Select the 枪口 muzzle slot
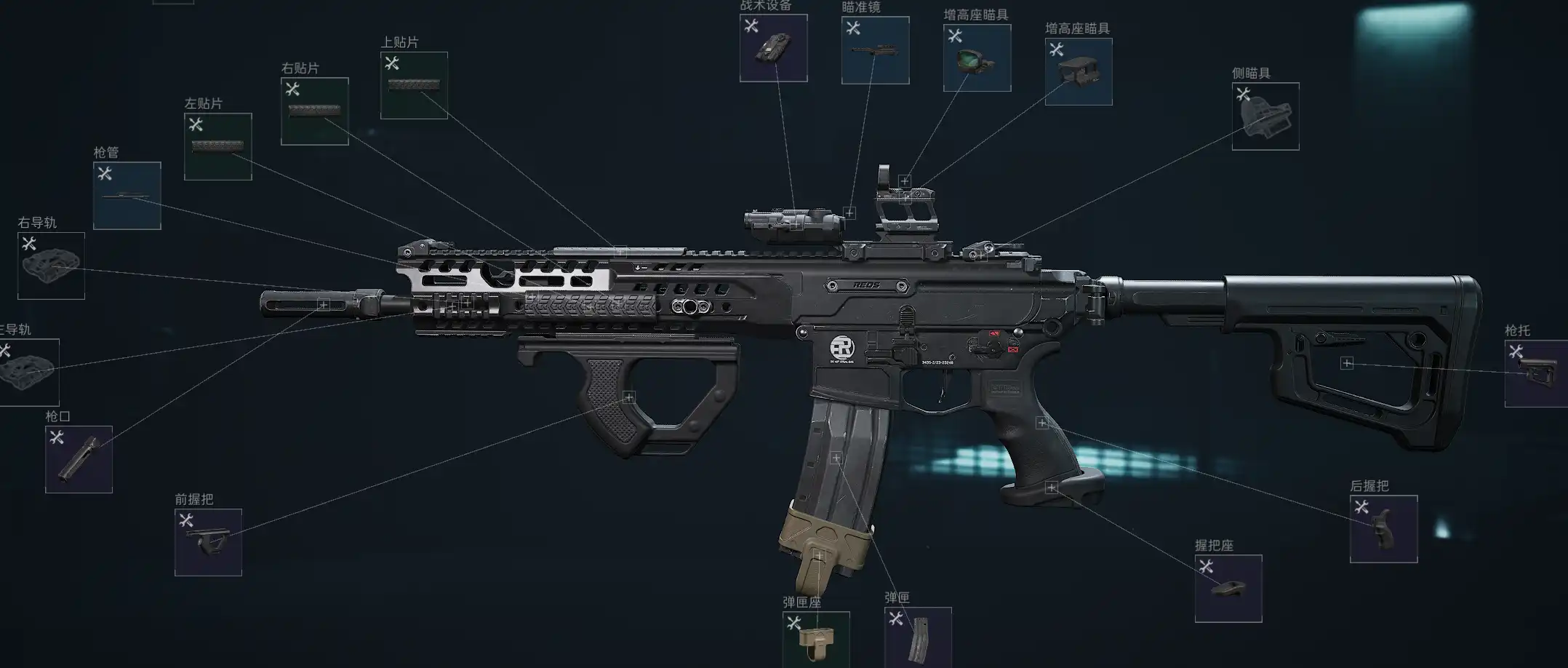The height and width of the screenshot is (668, 1568). tap(79, 459)
